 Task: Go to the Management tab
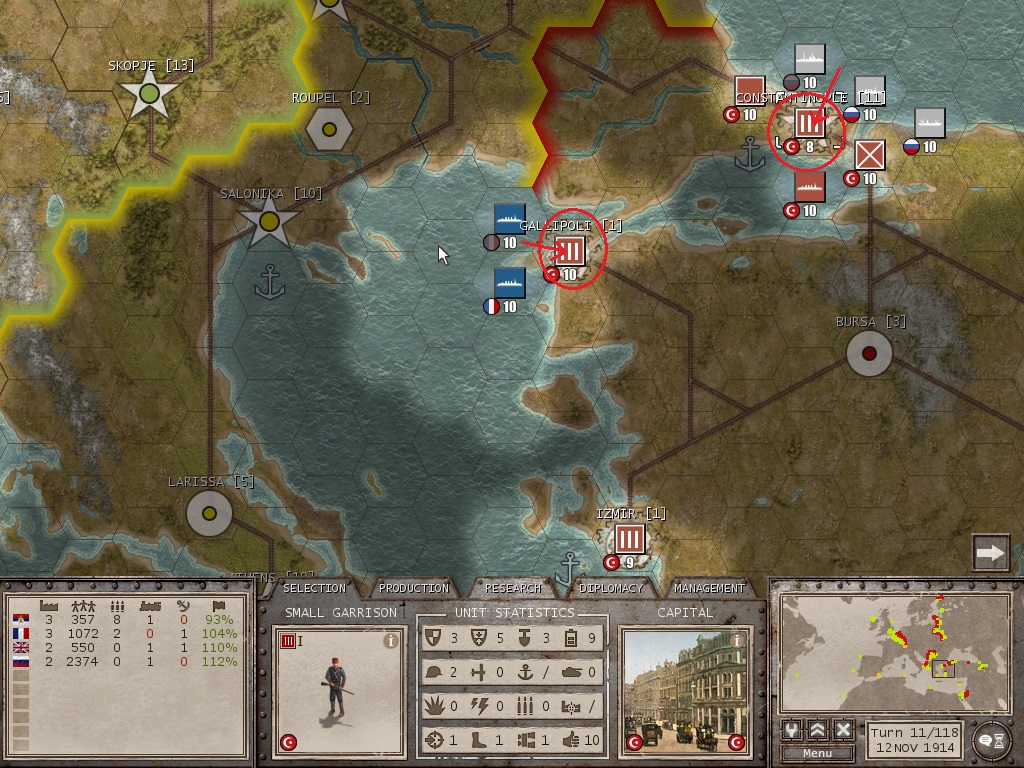pos(709,588)
